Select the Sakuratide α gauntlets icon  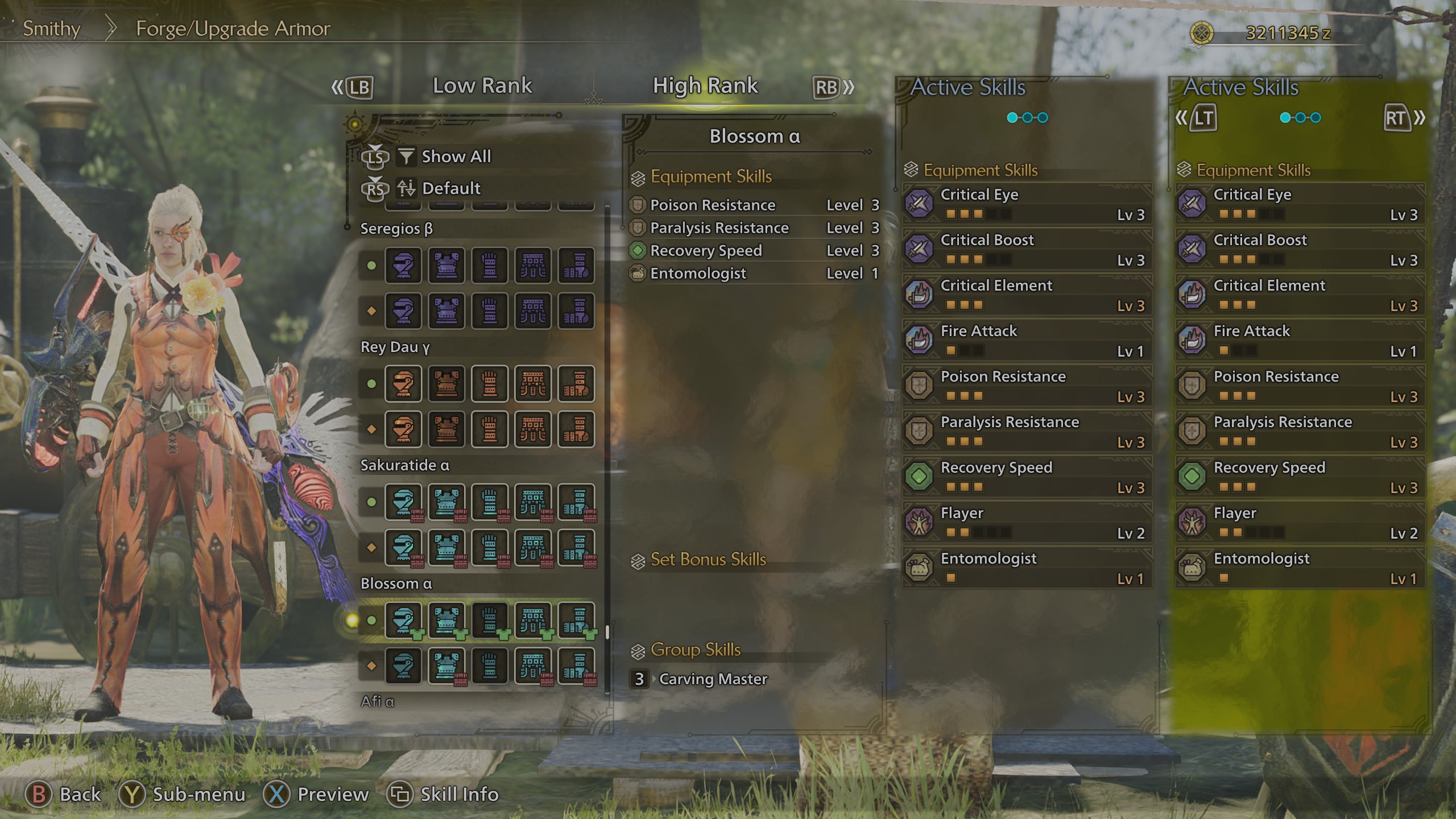point(490,503)
